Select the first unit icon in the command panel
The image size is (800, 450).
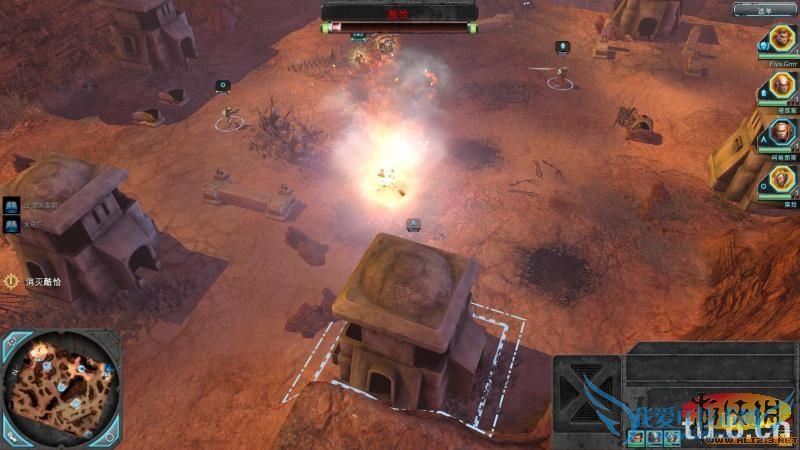pos(638,436)
